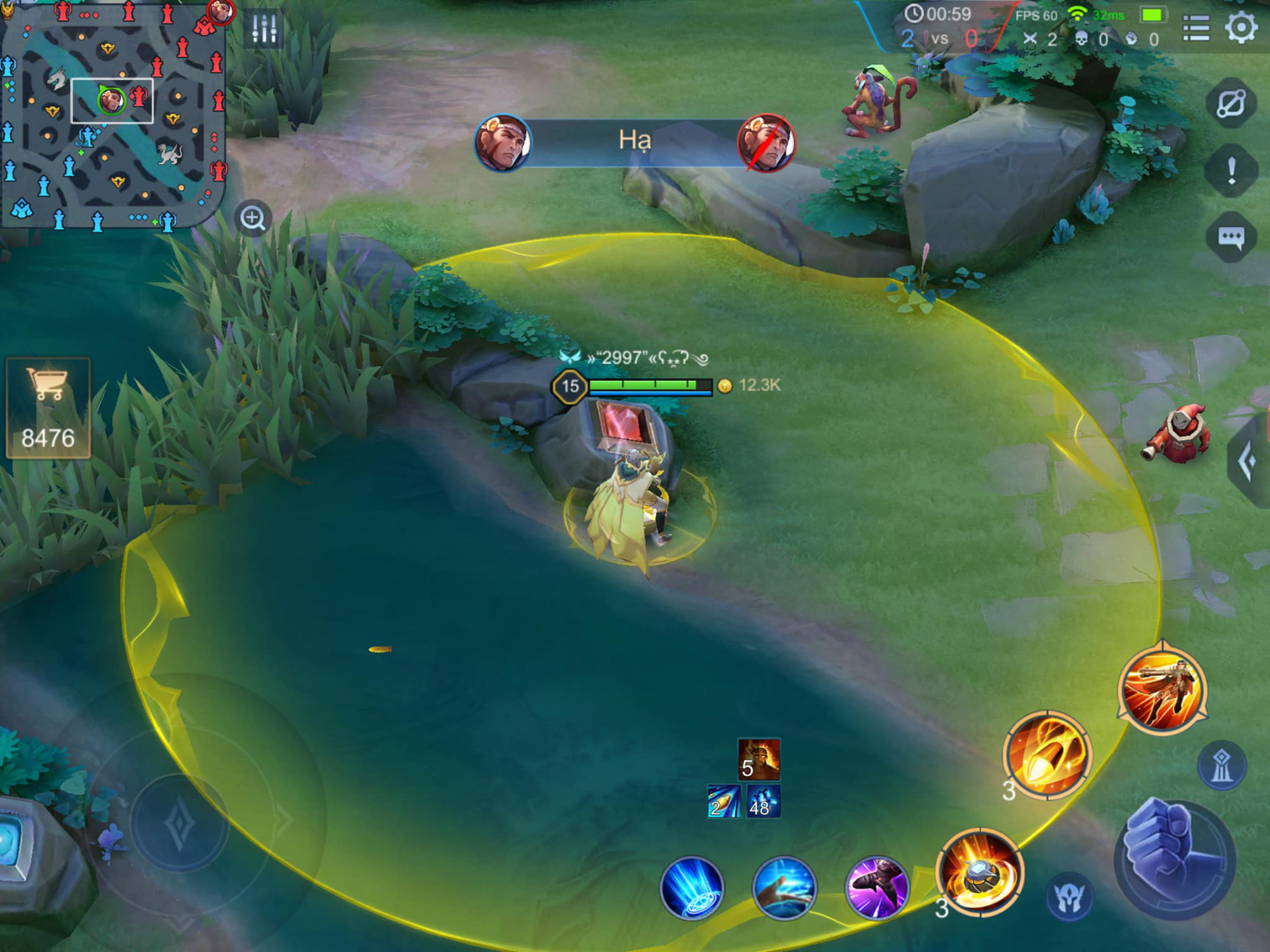The width and height of the screenshot is (1270, 952).
Task: Toggle the camera view lock button
Action: pyautogui.click(x=1231, y=103)
